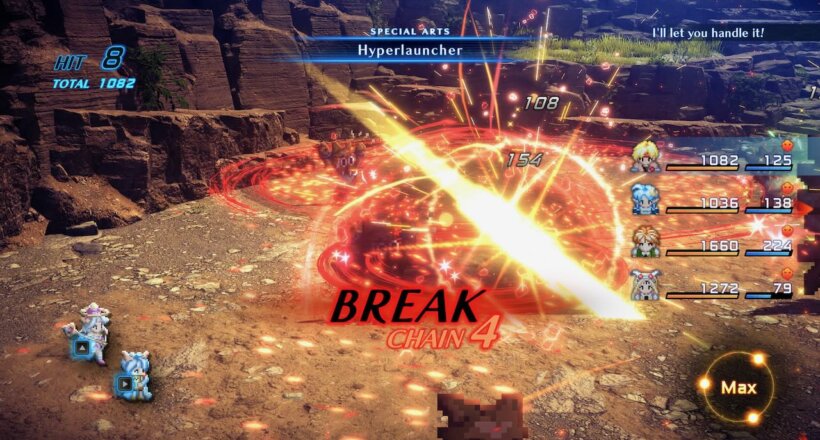Pick the orange-haired party member portrait
820x440 pixels.
pyautogui.click(x=644, y=242)
